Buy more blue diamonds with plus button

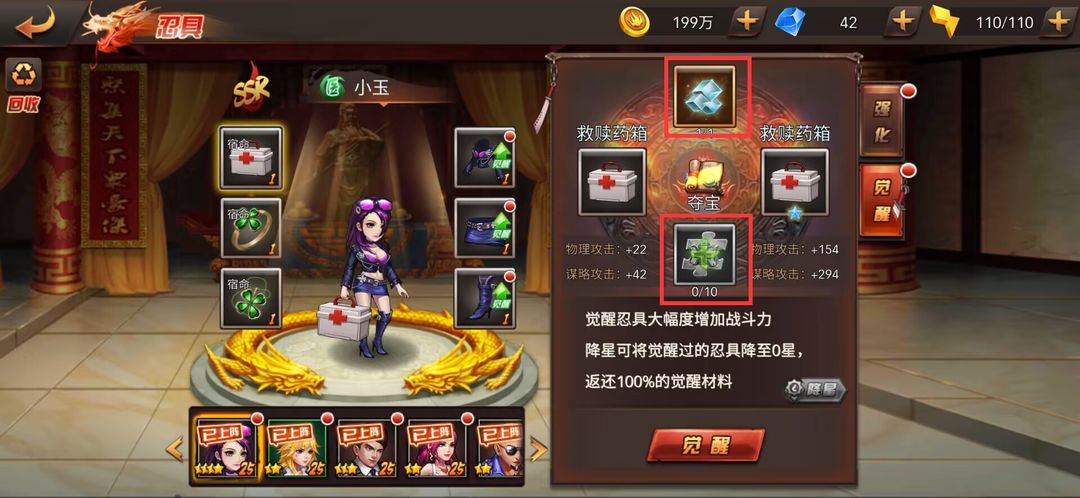click(903, 21)
